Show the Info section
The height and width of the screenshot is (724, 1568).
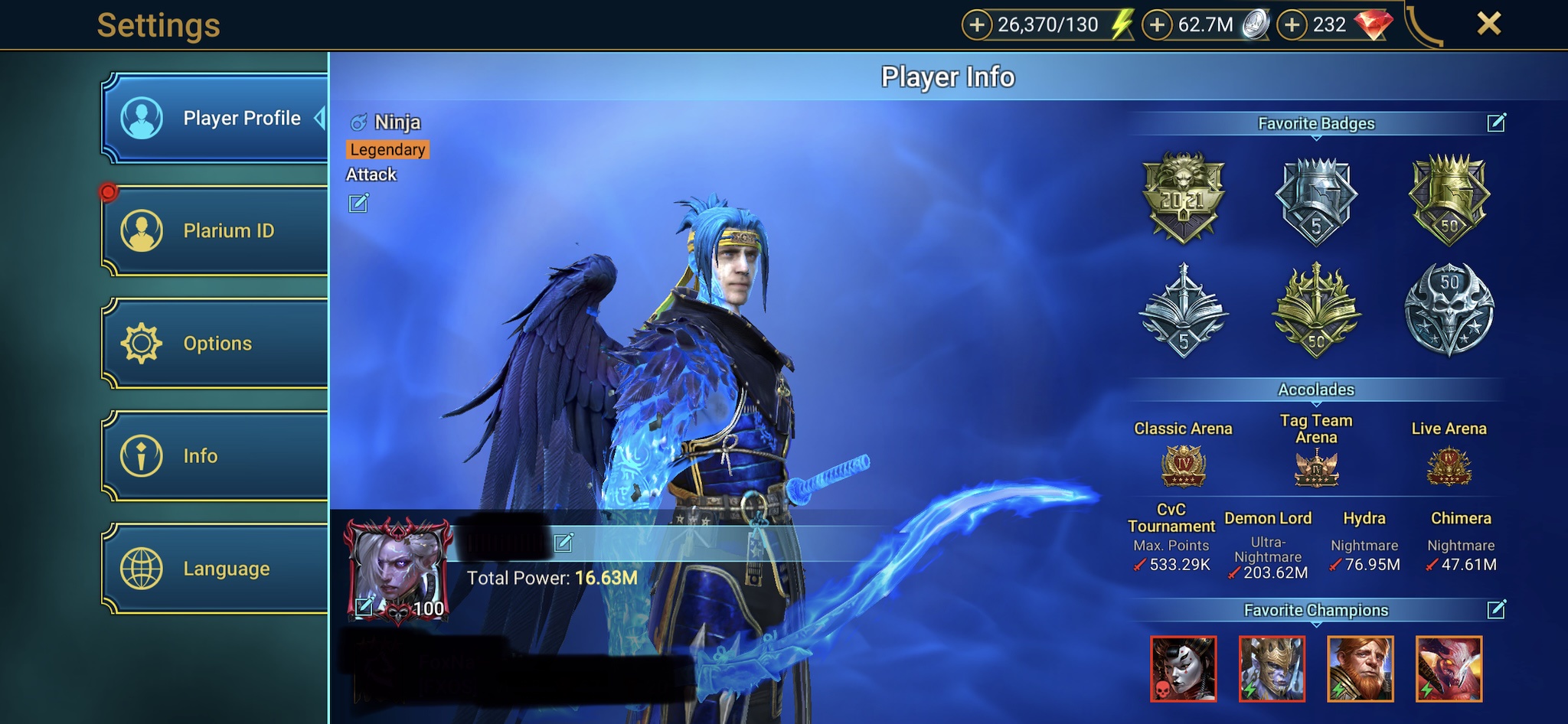click(214, 455)
